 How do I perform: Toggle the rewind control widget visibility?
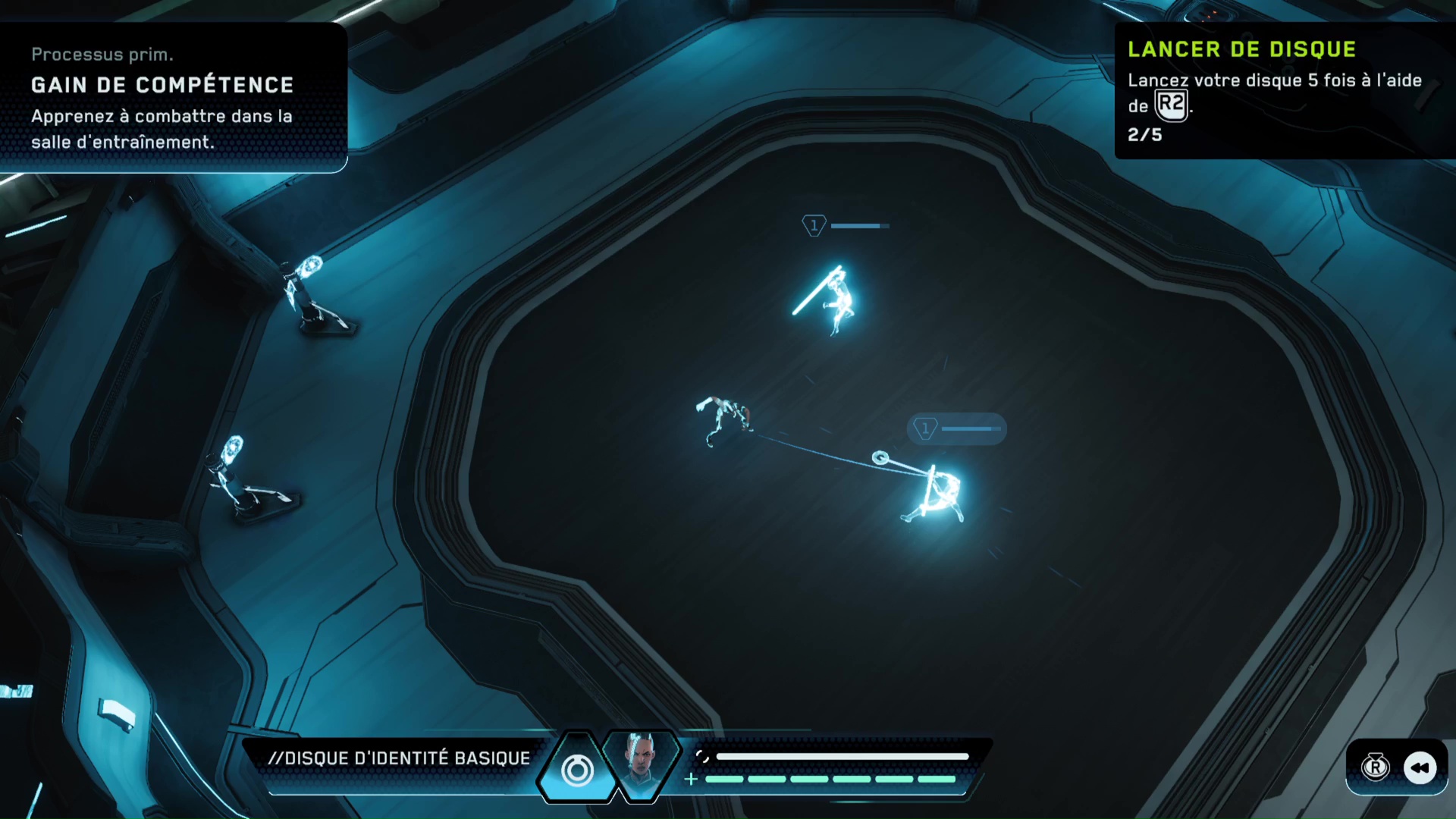tap(1398, 768)
